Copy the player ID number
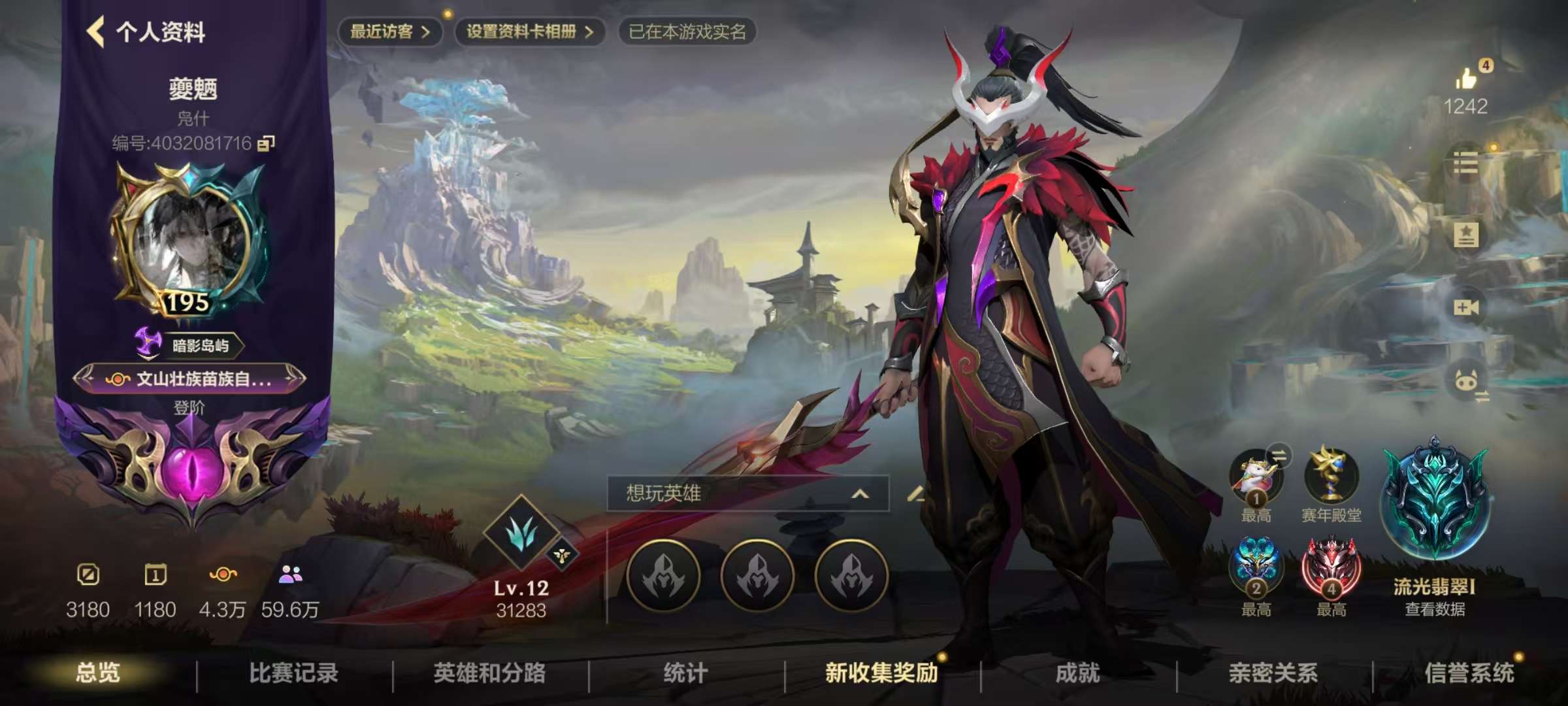 [x=266, y=143]
